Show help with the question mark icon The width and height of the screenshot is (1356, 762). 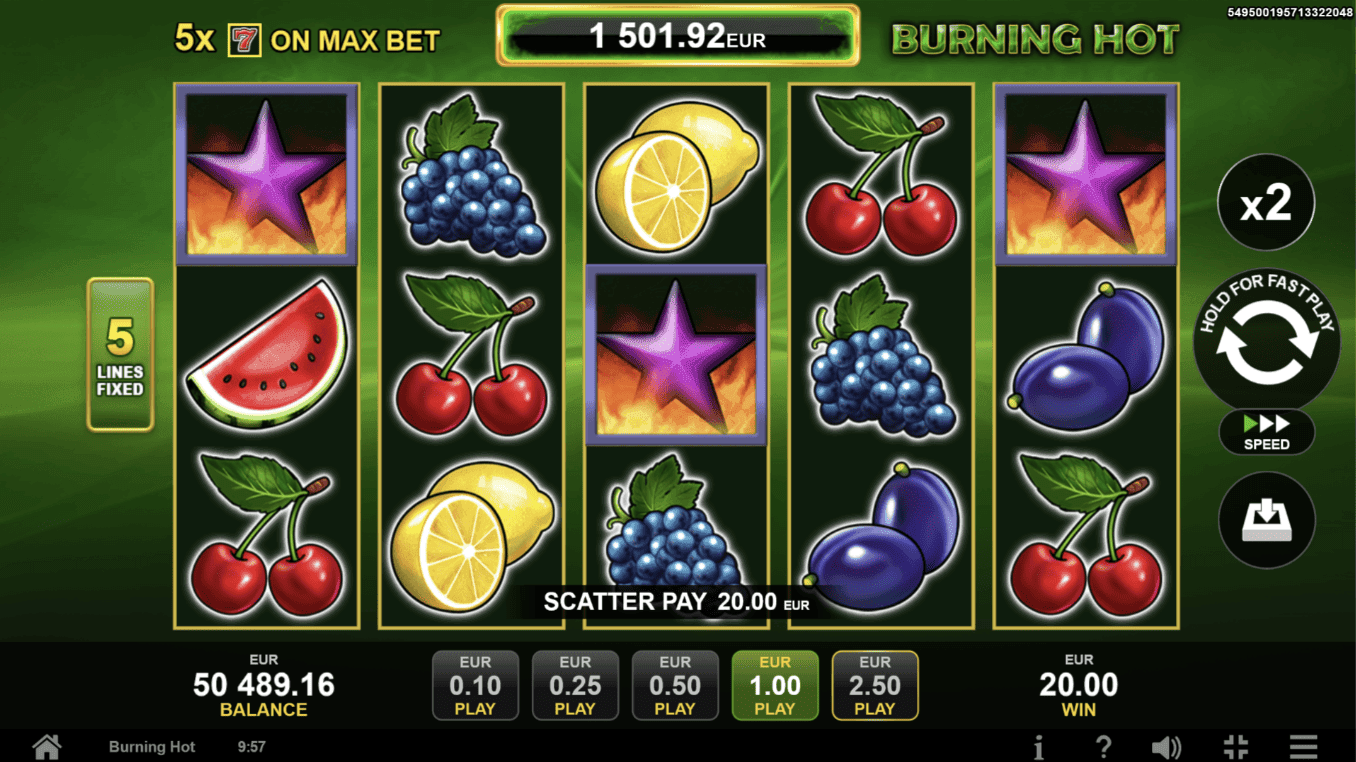tap(1103, 746)
